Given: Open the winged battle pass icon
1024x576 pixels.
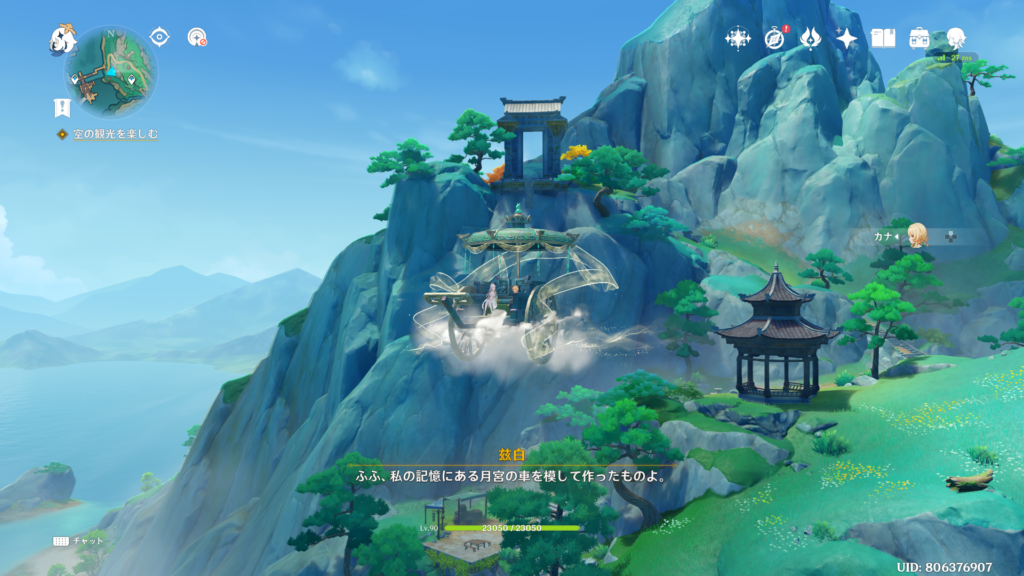Looking at the screenshot, I should coord(811,38).
